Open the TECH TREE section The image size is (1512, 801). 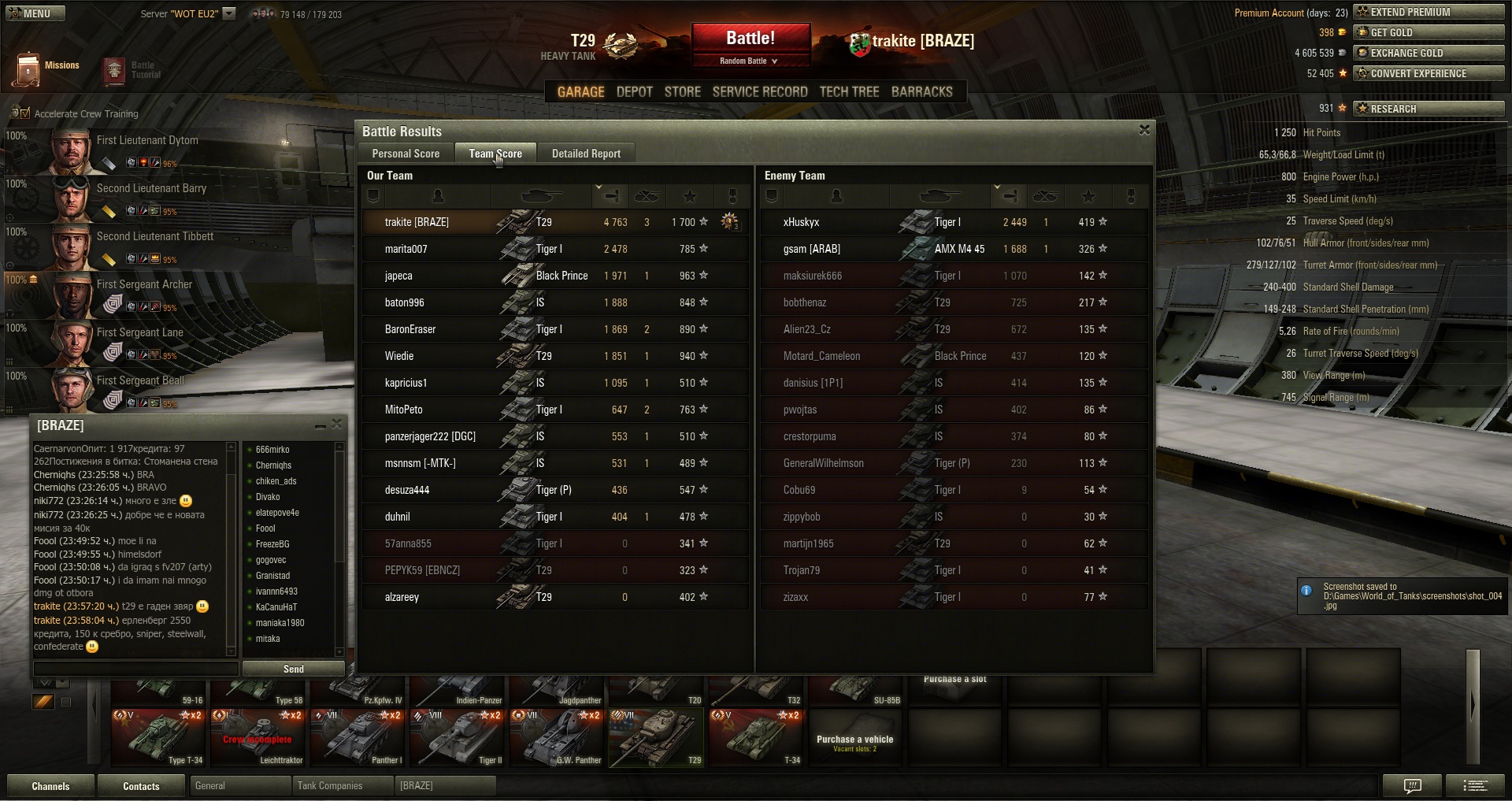[849, 91]
